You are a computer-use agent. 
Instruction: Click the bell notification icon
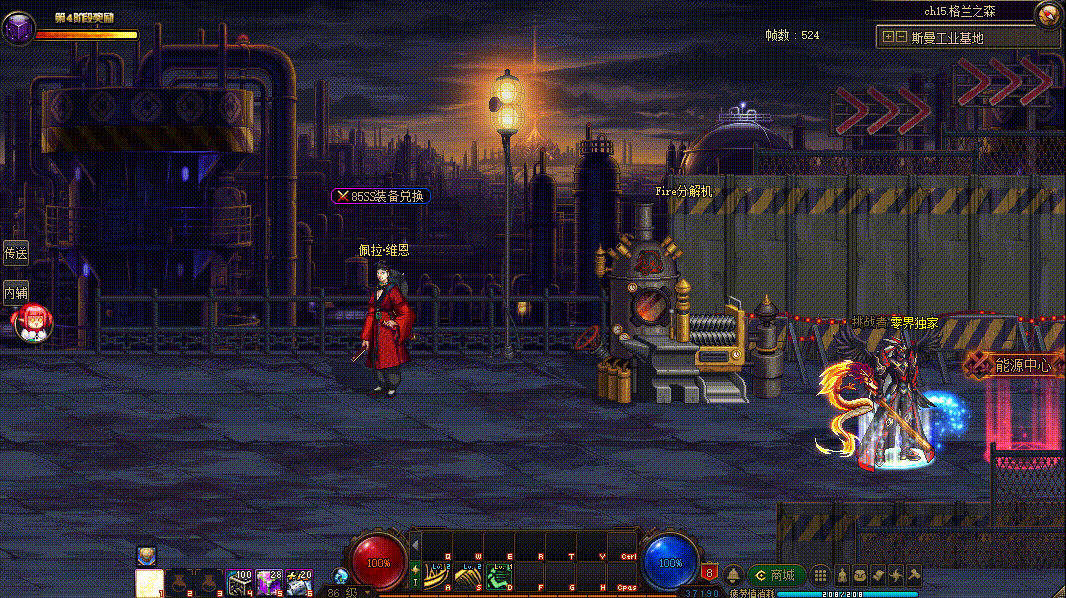[x=733, y=575]
